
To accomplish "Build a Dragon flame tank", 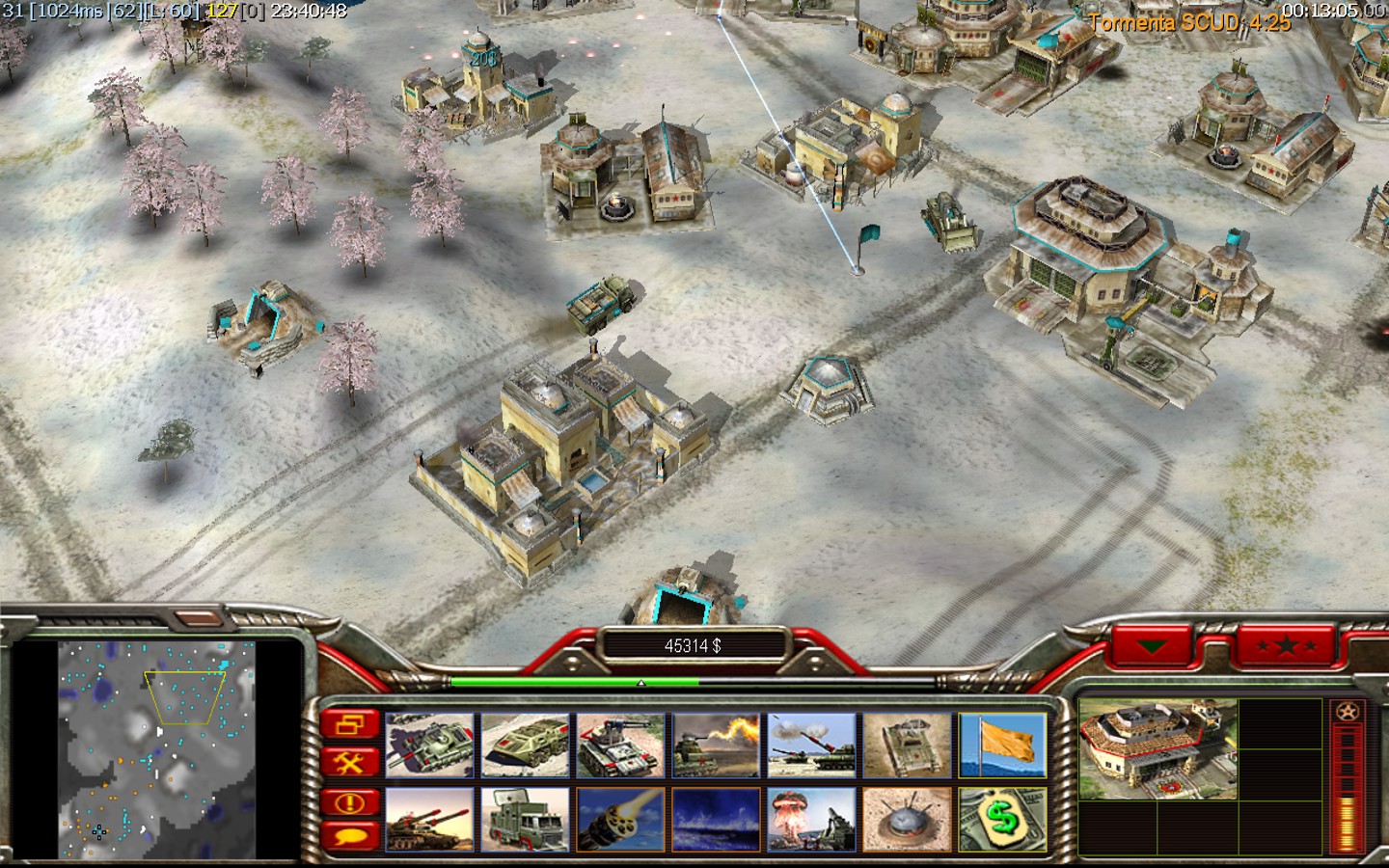I will (x=716, y=745).
